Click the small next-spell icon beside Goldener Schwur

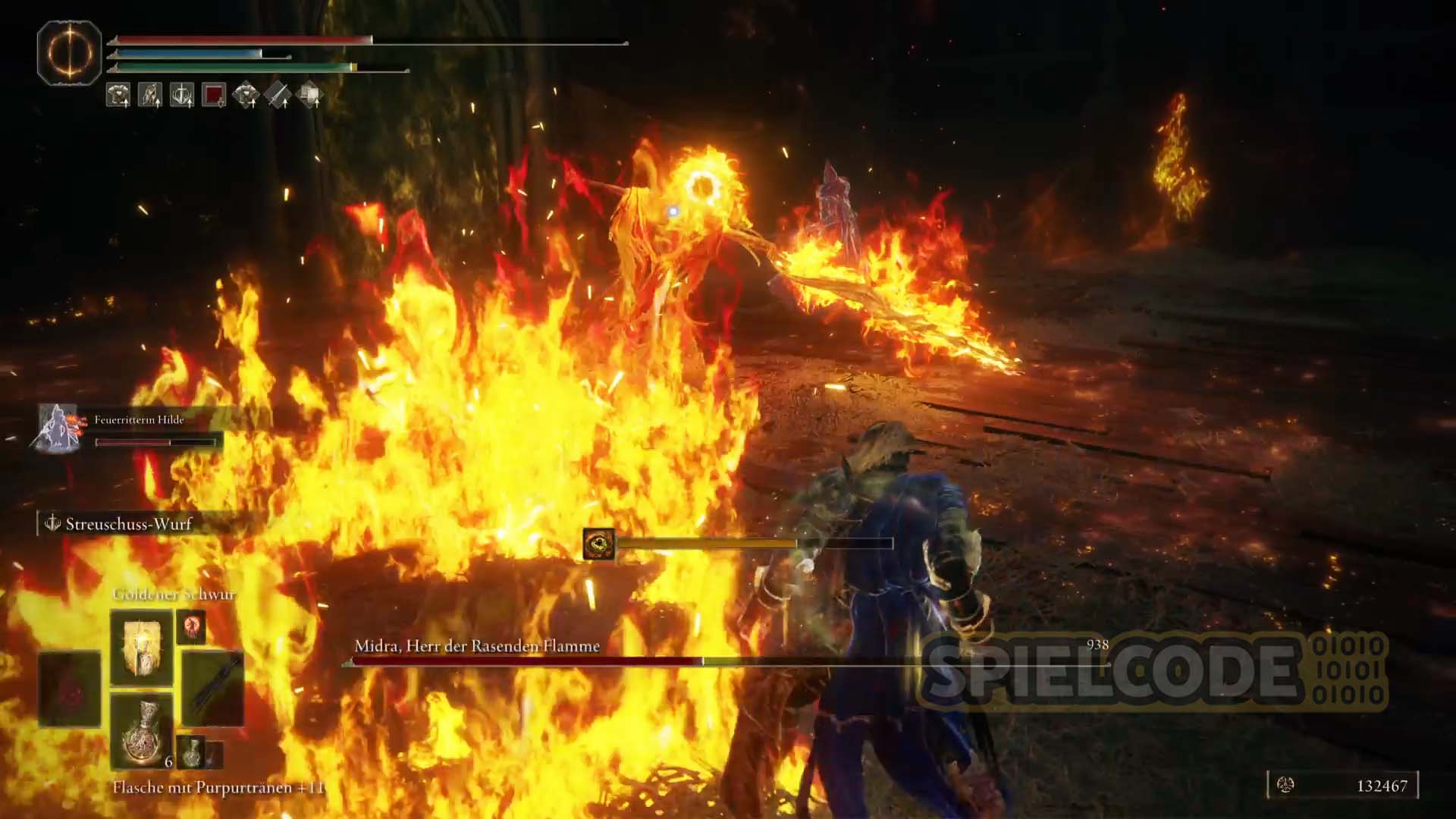[x=191, y=628]
